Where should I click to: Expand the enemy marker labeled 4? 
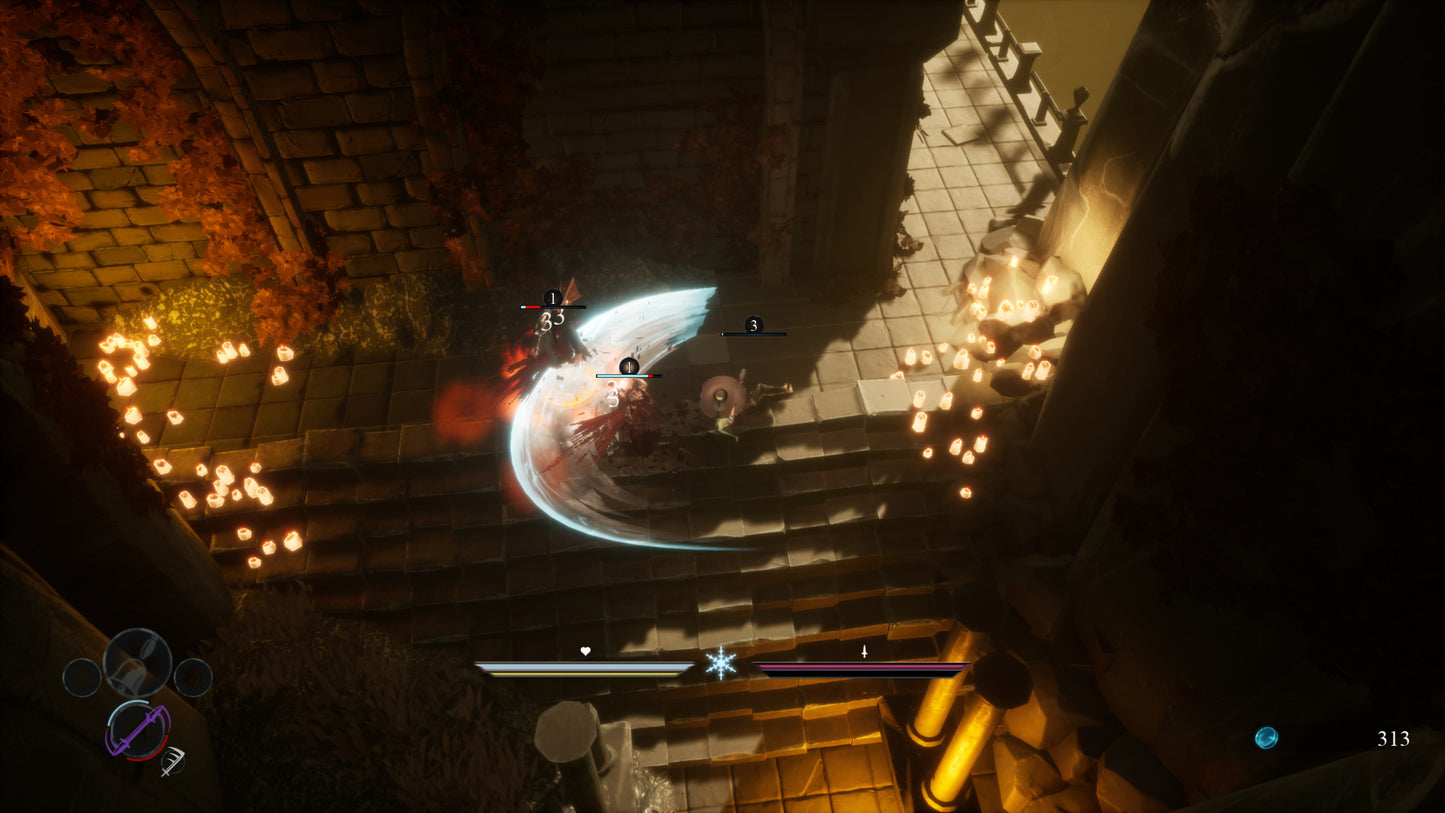coord(627,367)
